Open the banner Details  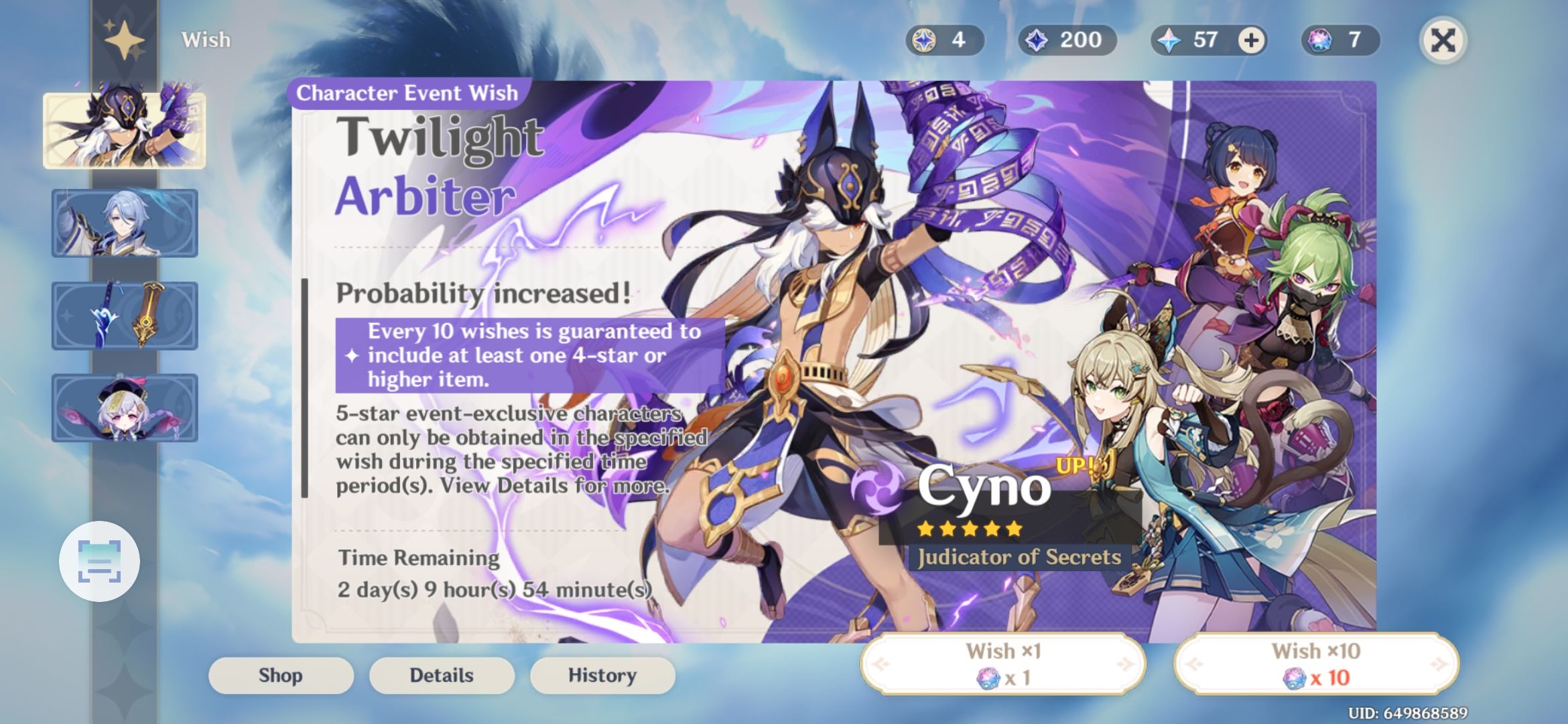[x=441, y=675]
